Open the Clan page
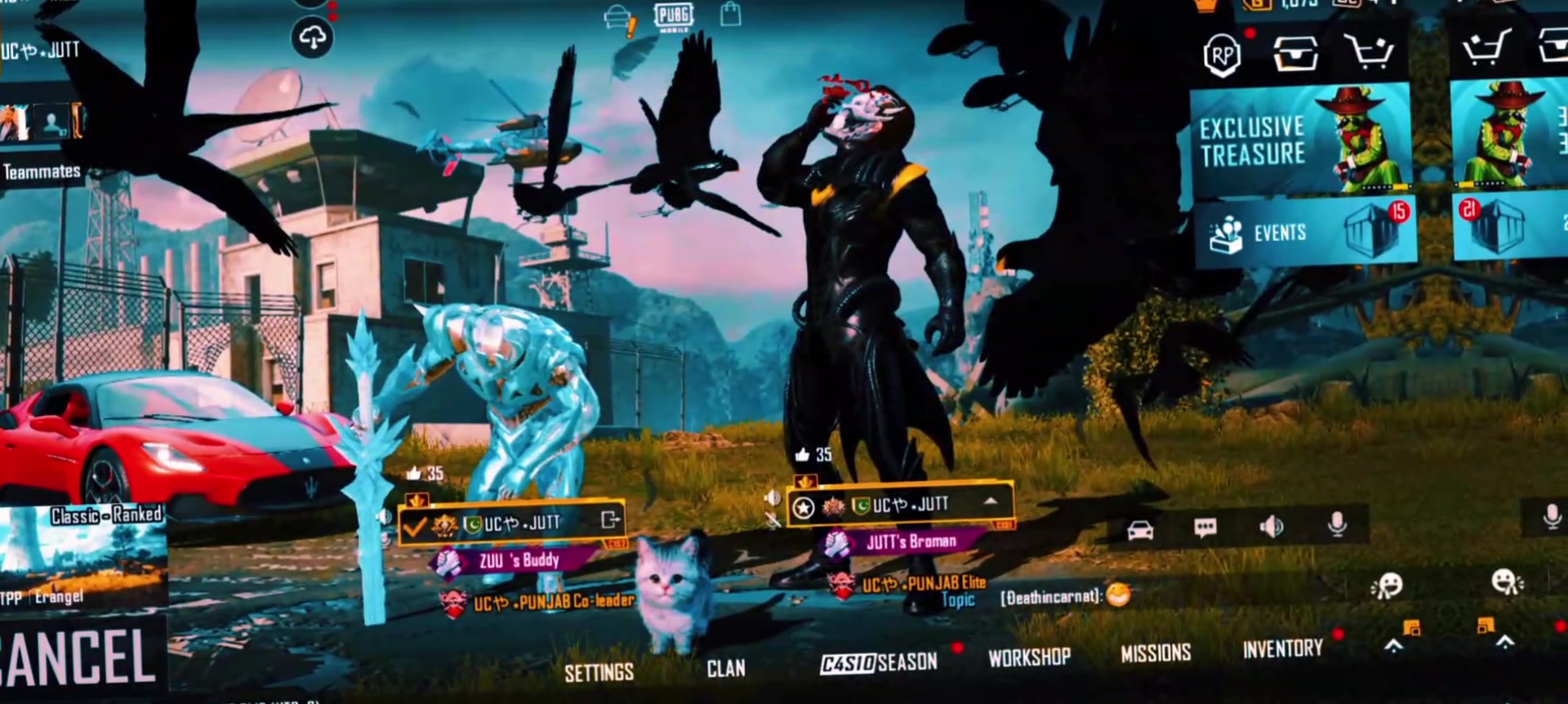Image resolution: width=1568 pixels, height=704 pixels. (x=725, y=668)
